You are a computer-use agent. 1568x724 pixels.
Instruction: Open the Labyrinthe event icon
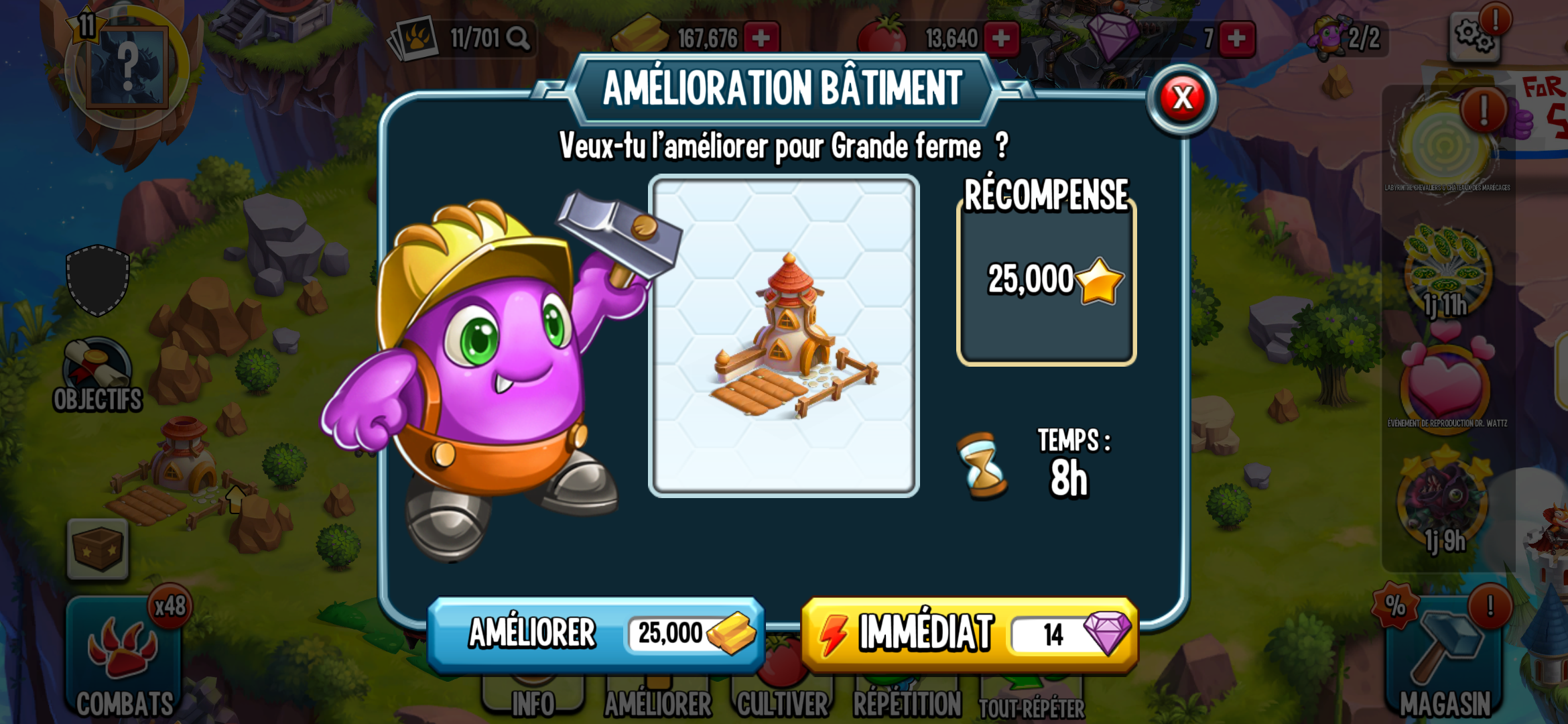[x=1447, y=144]
